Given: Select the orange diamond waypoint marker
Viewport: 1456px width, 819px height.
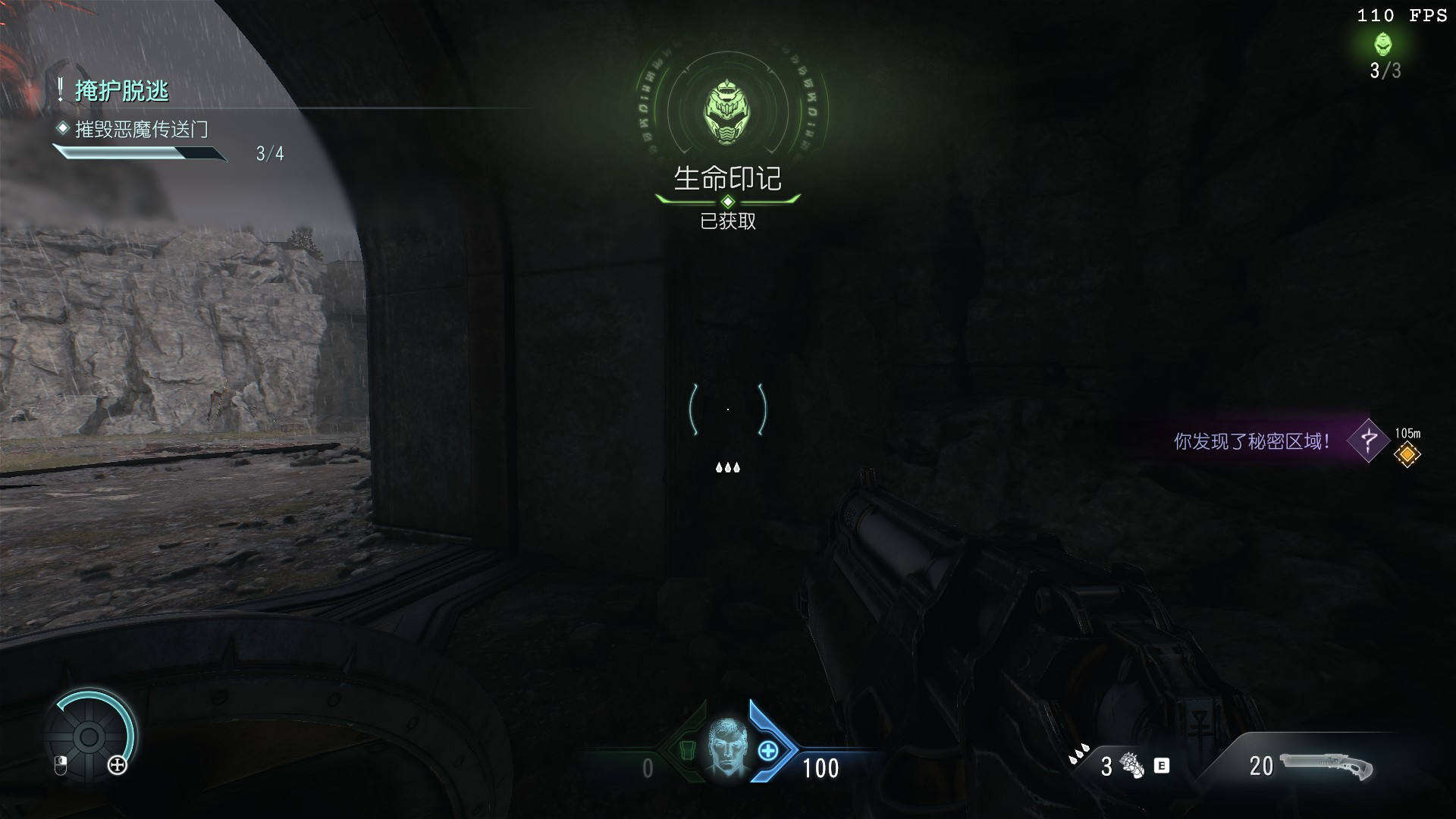Looking at the screenshot, I should pyautogui.click(x=1407, y=454).
